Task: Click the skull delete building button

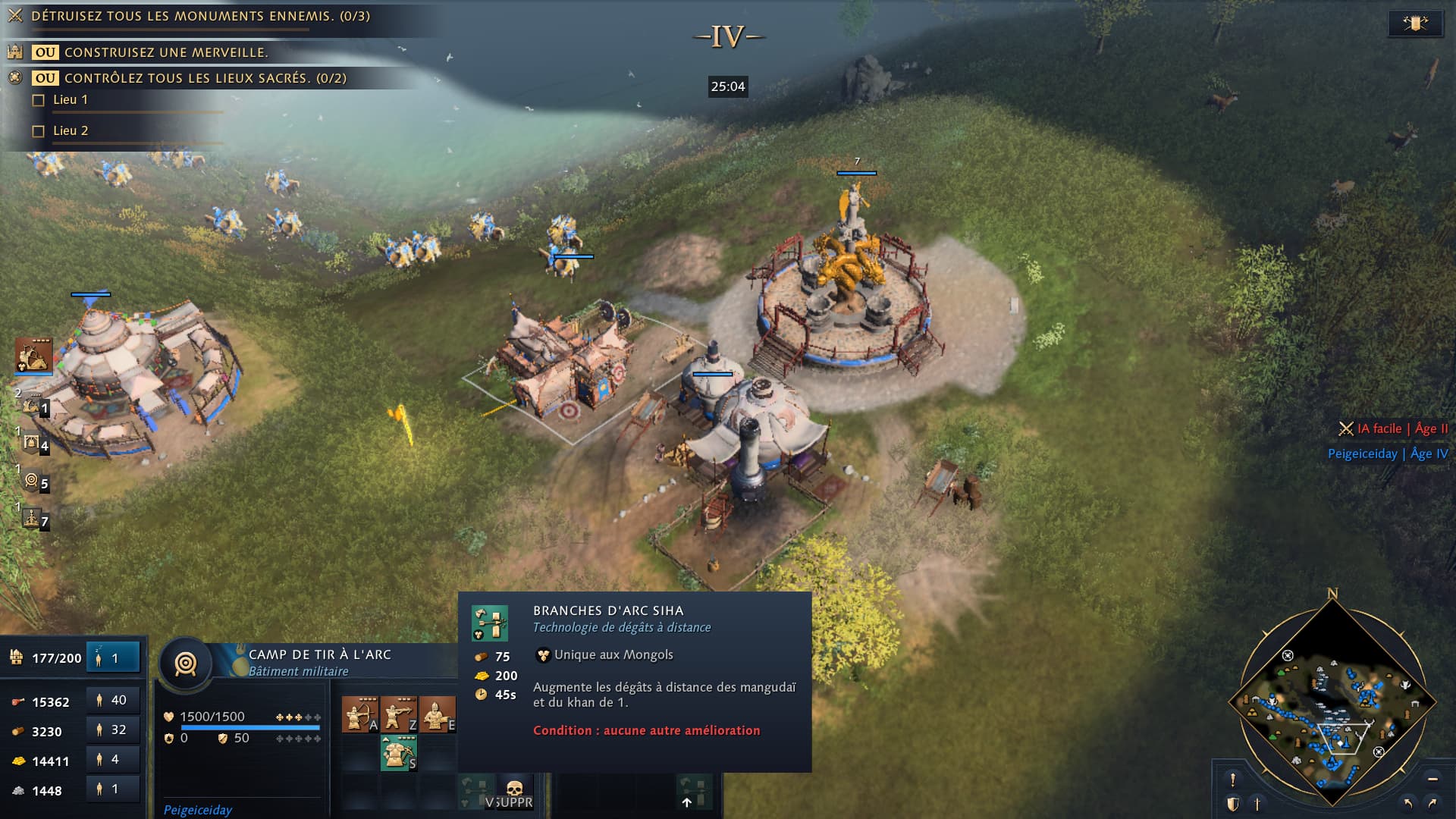Action: point(515,790)
